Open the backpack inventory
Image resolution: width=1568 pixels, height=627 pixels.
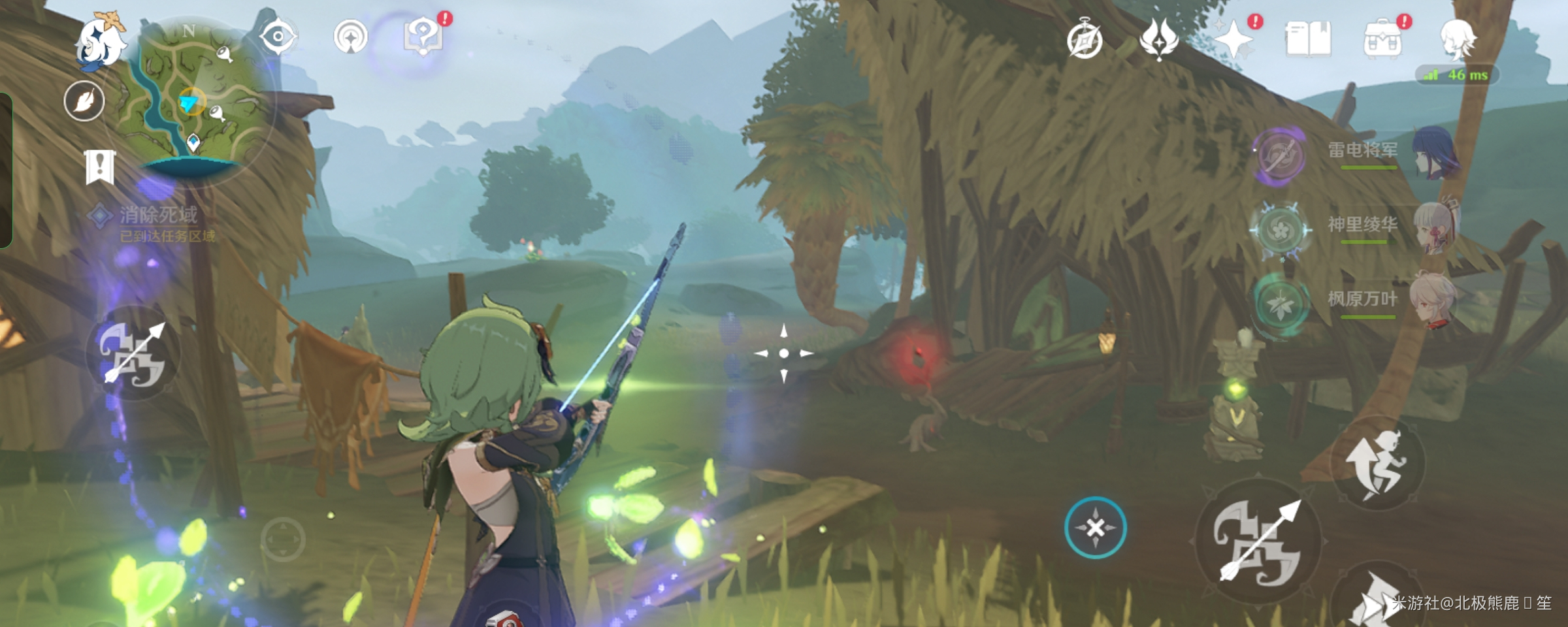(x=1382, y=40)
